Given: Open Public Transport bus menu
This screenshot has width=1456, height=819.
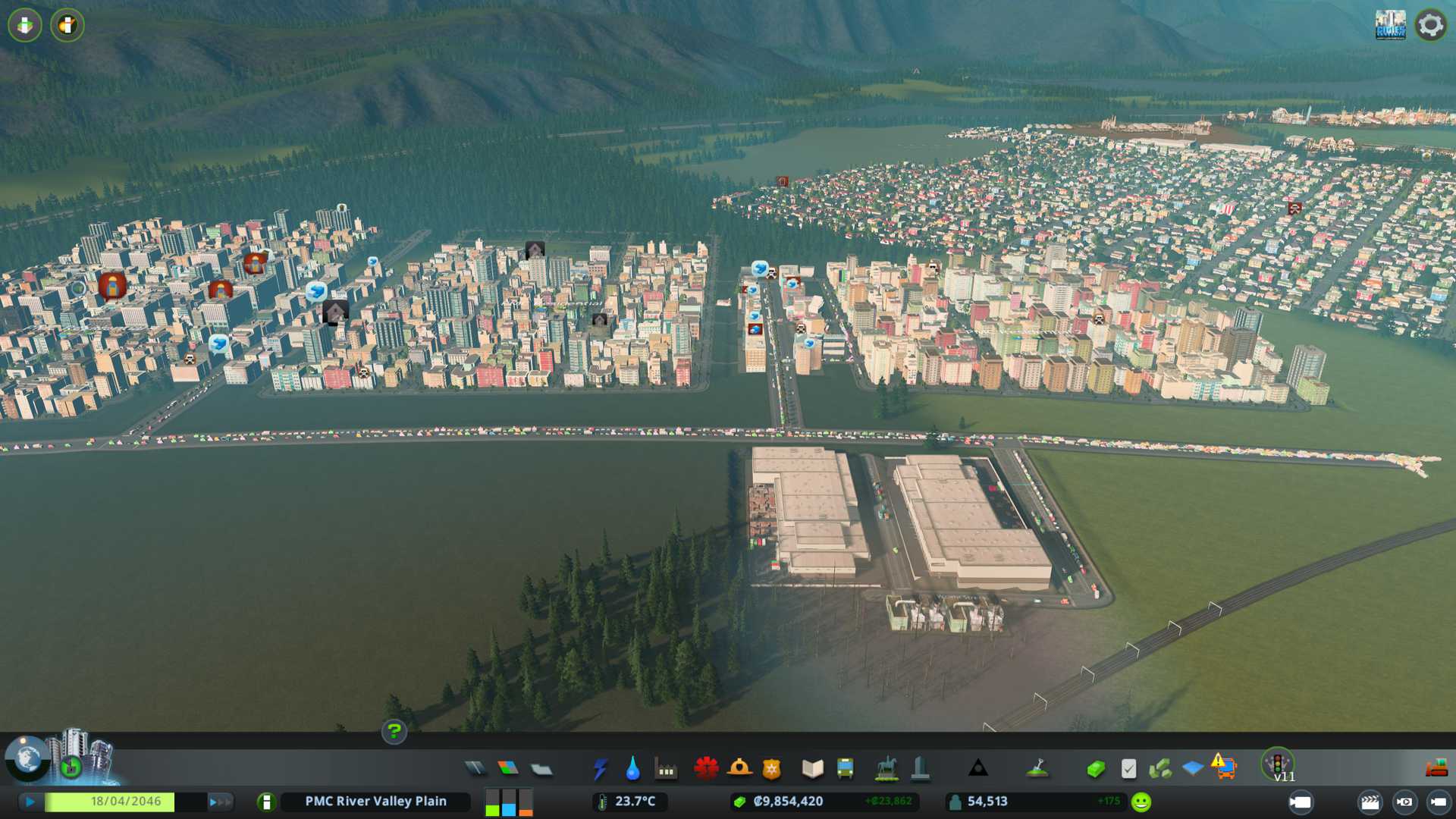Looking at the screenshot, I should pos(845,769).
